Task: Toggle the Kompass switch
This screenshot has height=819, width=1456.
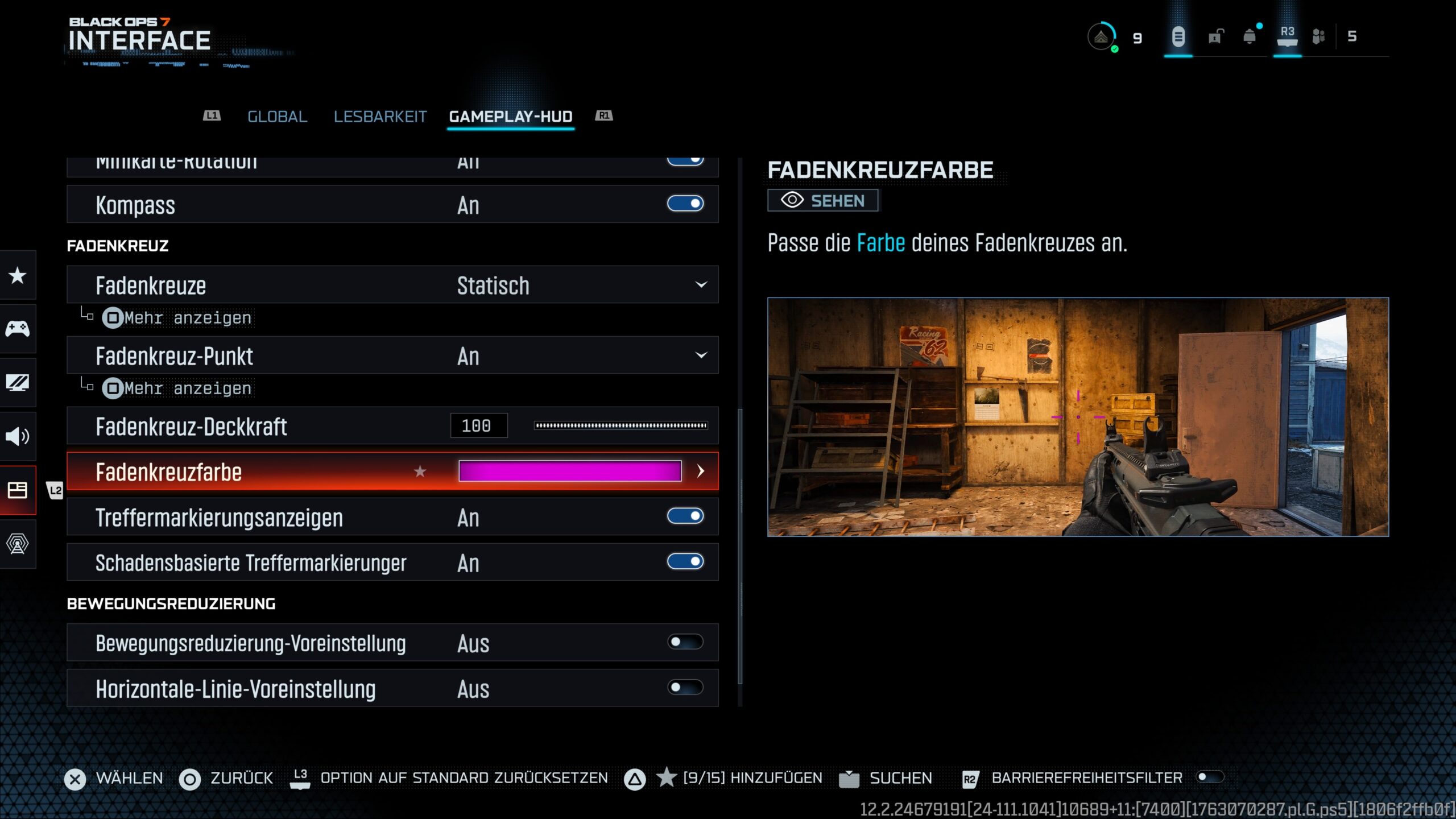Action: click(685, 204)
